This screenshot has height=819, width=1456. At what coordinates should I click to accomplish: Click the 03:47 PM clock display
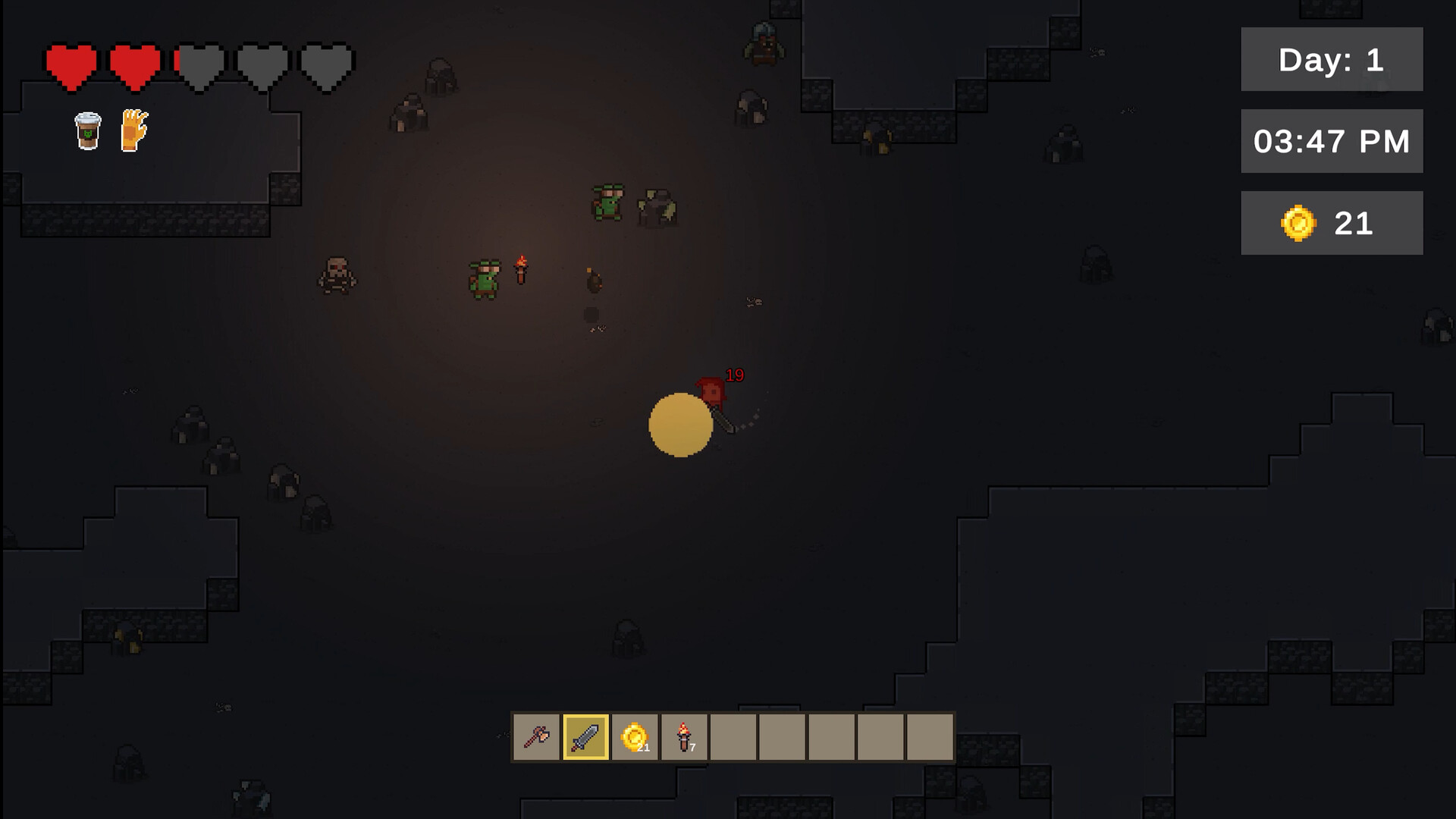1332,139
